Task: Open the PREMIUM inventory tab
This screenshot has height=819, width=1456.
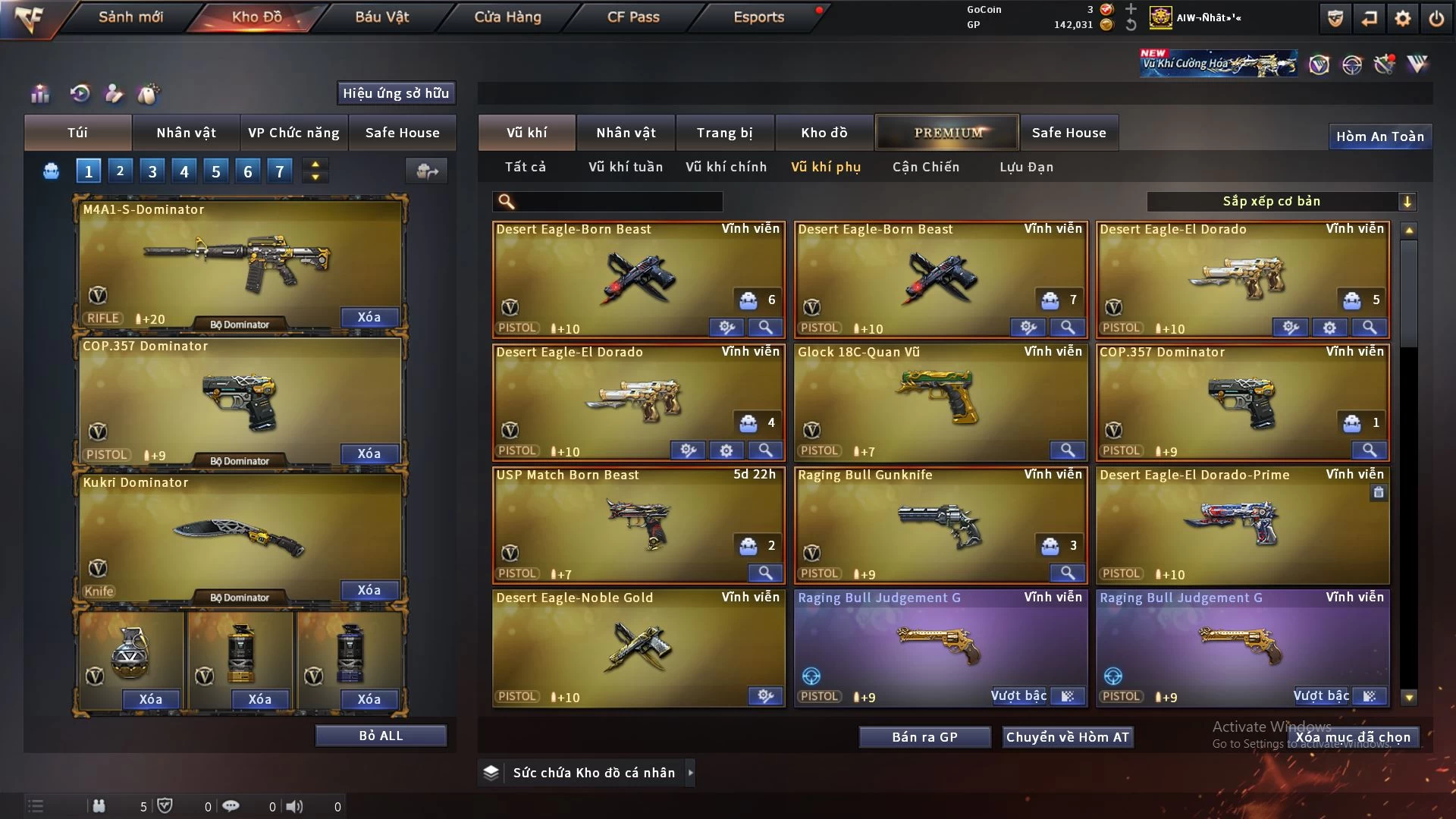Action: coord(947,133)
